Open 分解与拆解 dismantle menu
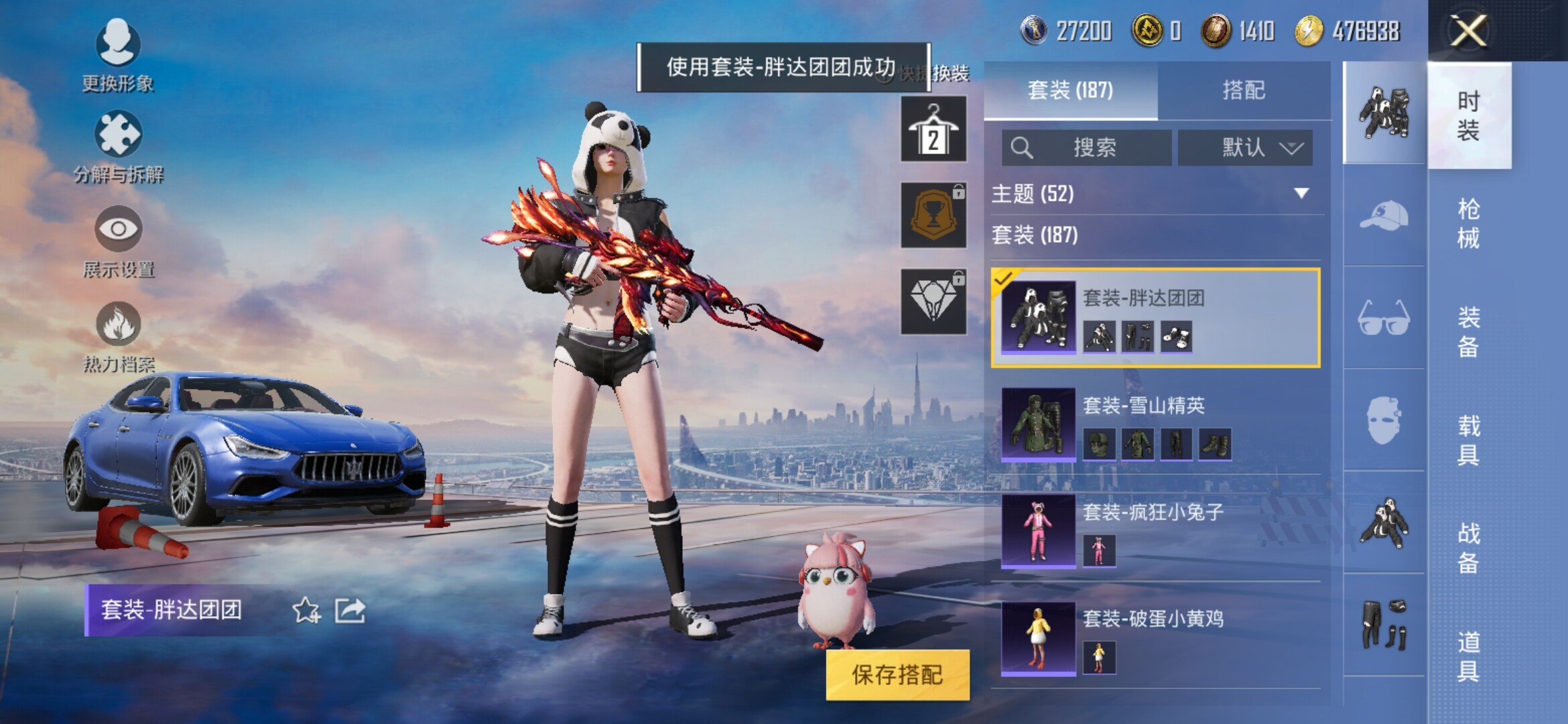Screen dimensions: 1568x724 [x=118, y=147]
